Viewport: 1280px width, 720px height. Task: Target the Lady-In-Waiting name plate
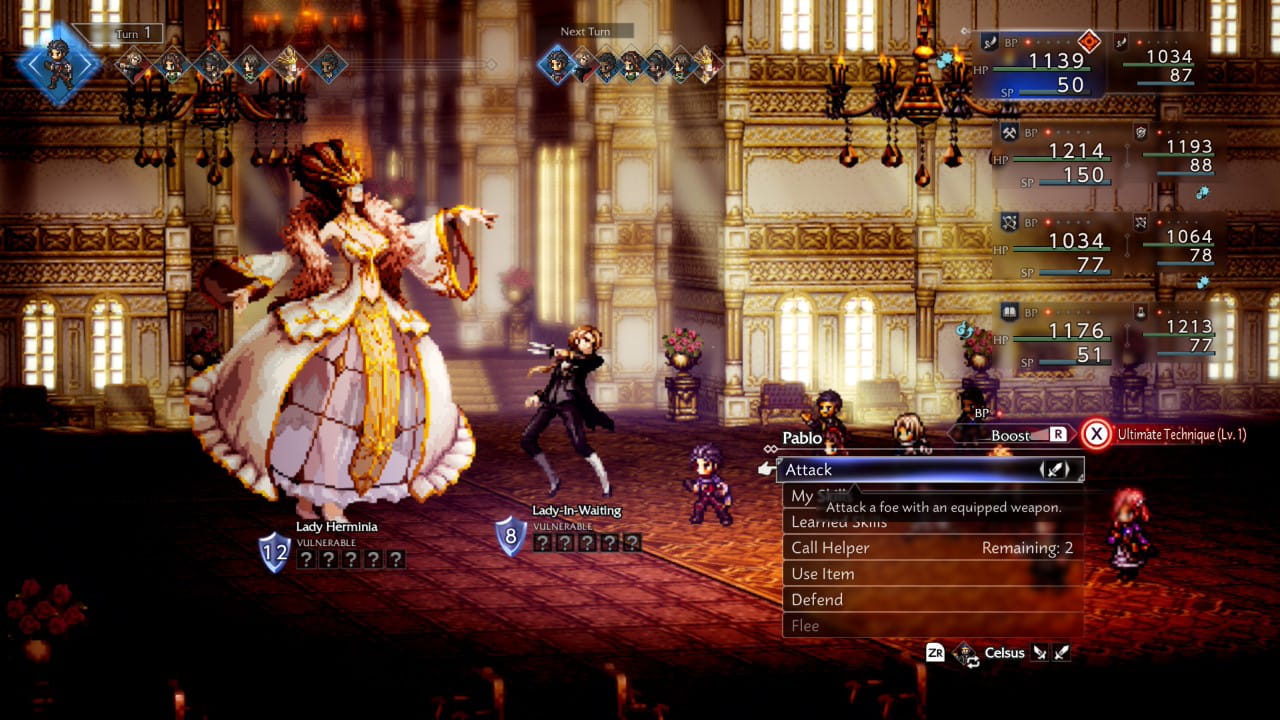tap(576, 511)
